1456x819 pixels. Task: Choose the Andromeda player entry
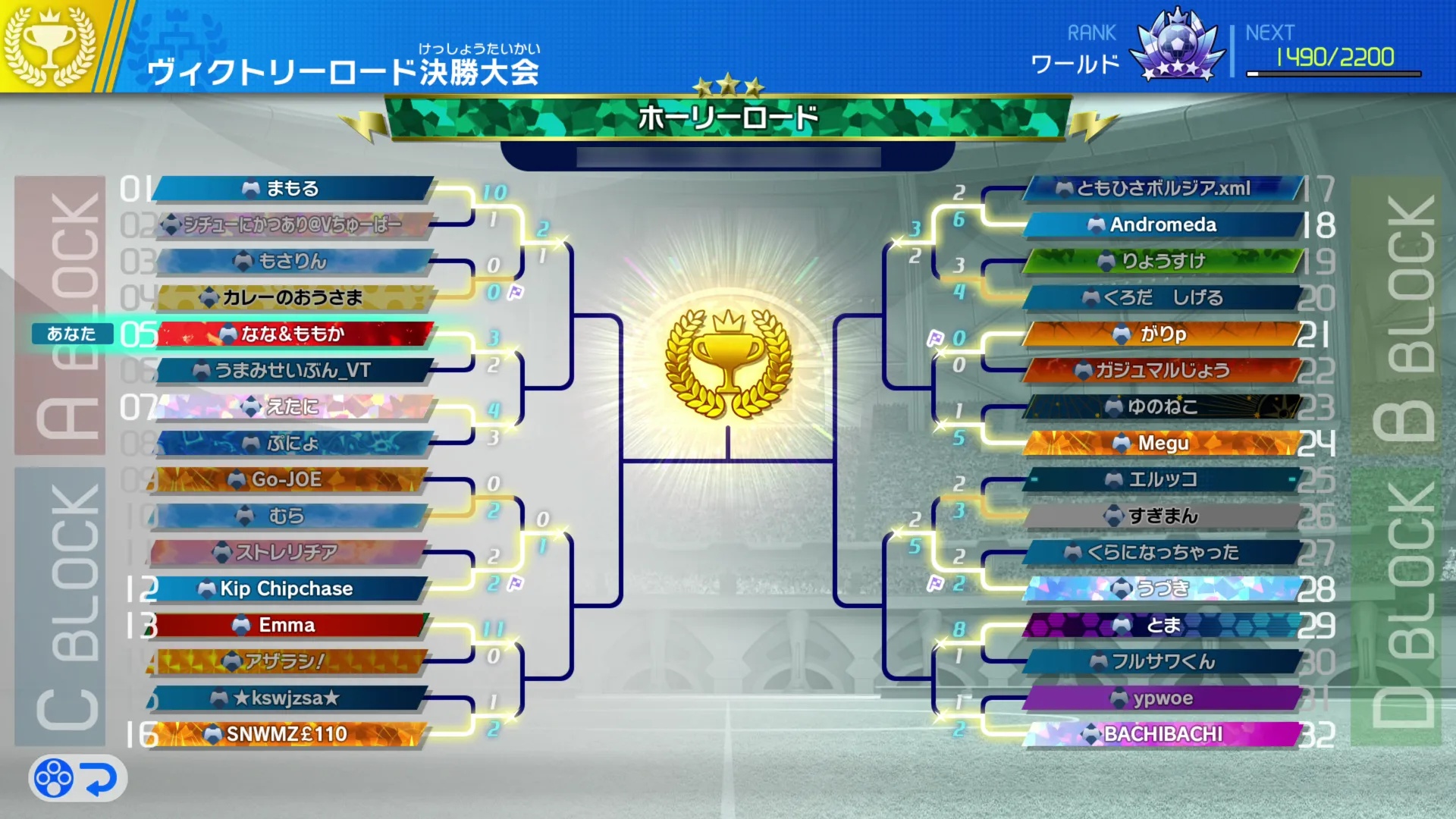tap(1163, 225)
